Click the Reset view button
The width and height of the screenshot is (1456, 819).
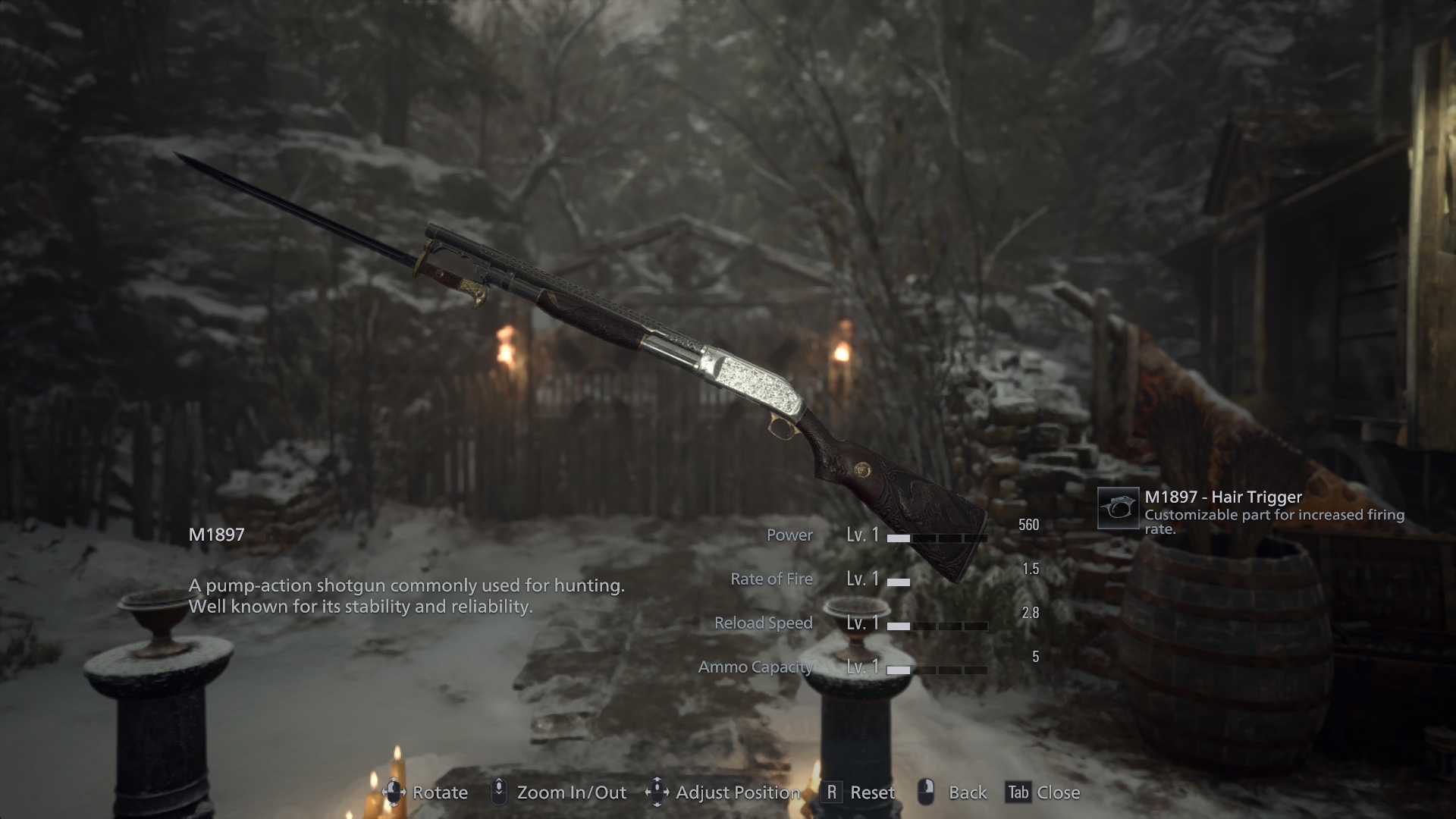[x=859, y=792]
